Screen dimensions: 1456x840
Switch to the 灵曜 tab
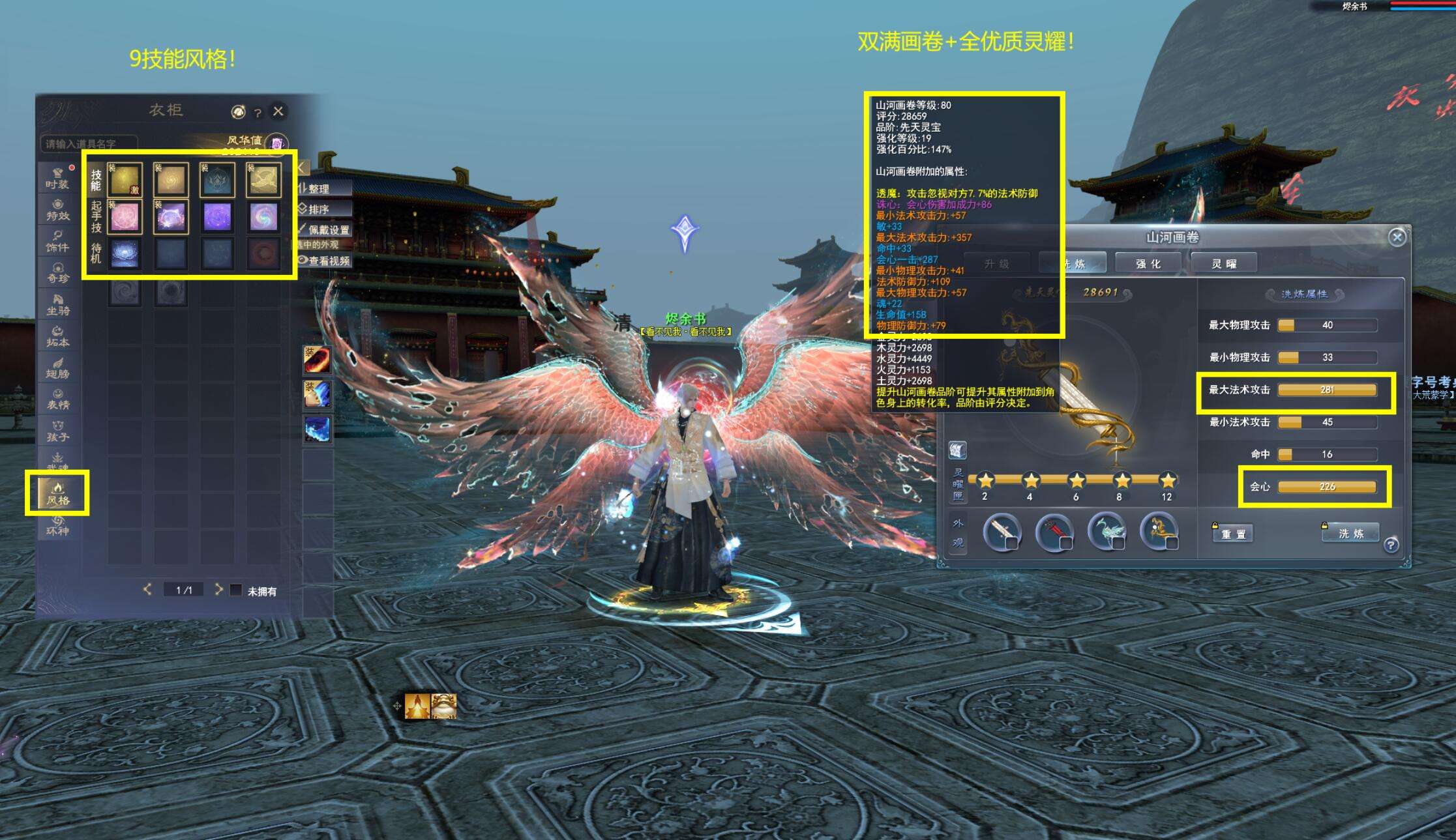click(1223, 263)
